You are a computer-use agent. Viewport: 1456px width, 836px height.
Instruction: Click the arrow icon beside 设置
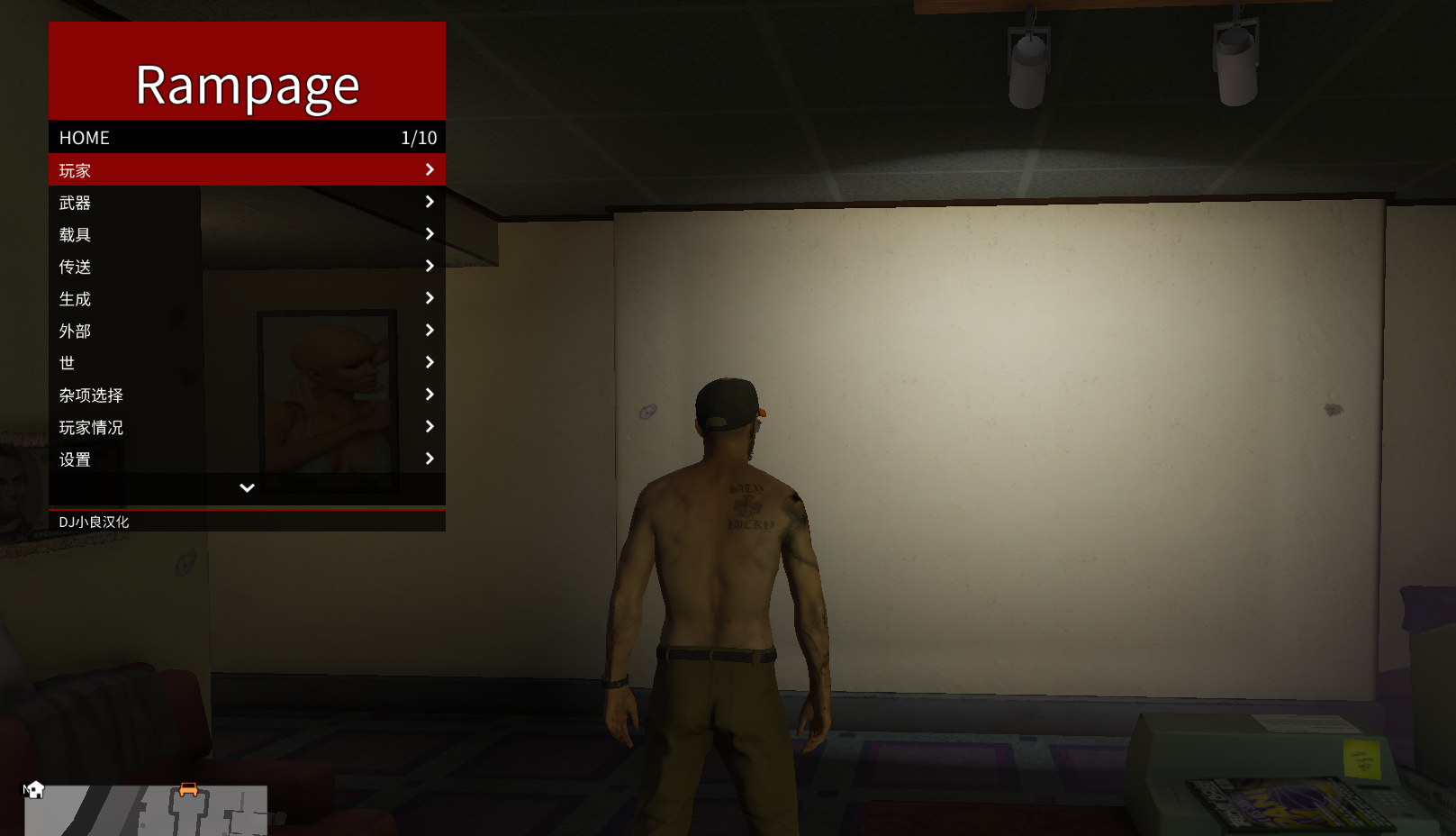[x=430, y=459]
